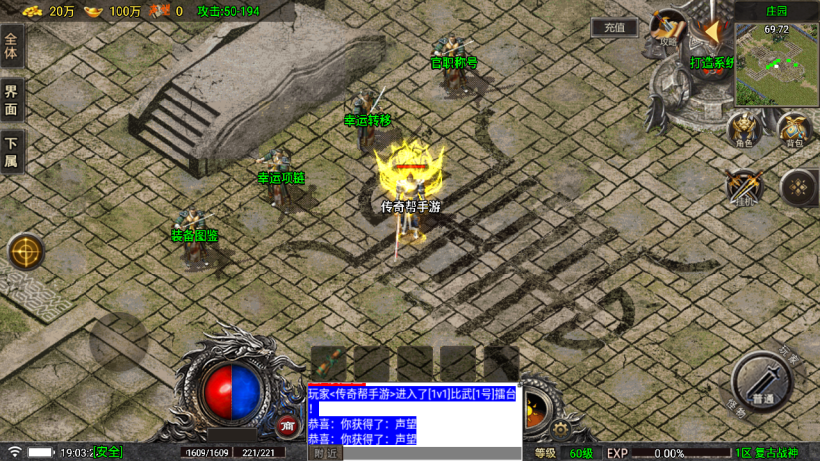
Task: Click the gear settings icon near chat
Action: coord(559,429)
